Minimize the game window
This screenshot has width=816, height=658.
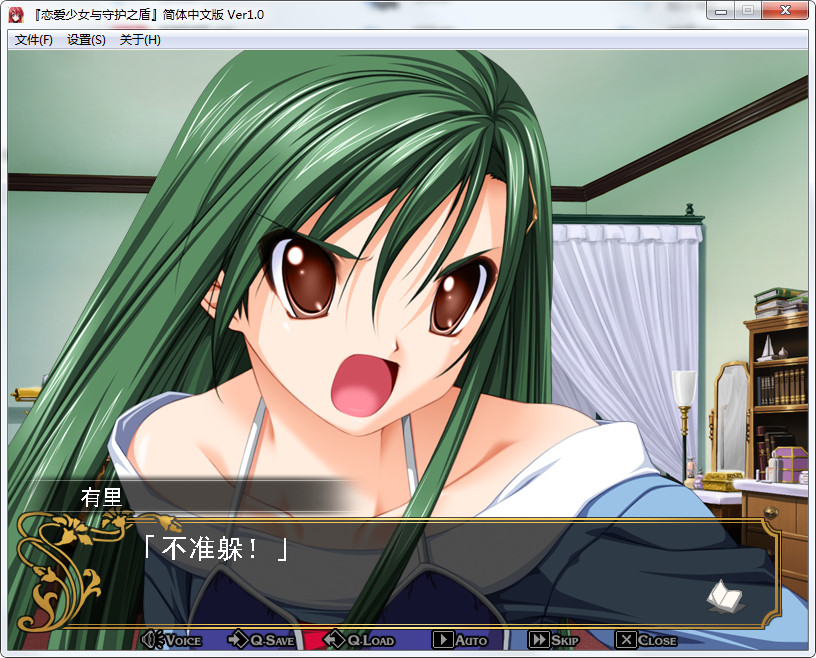(719, 11)
